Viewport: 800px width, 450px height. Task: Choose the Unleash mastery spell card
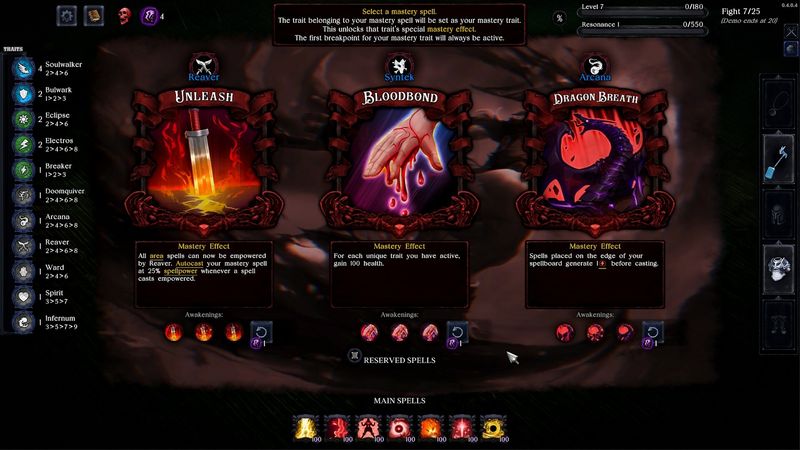pos(203,160)
